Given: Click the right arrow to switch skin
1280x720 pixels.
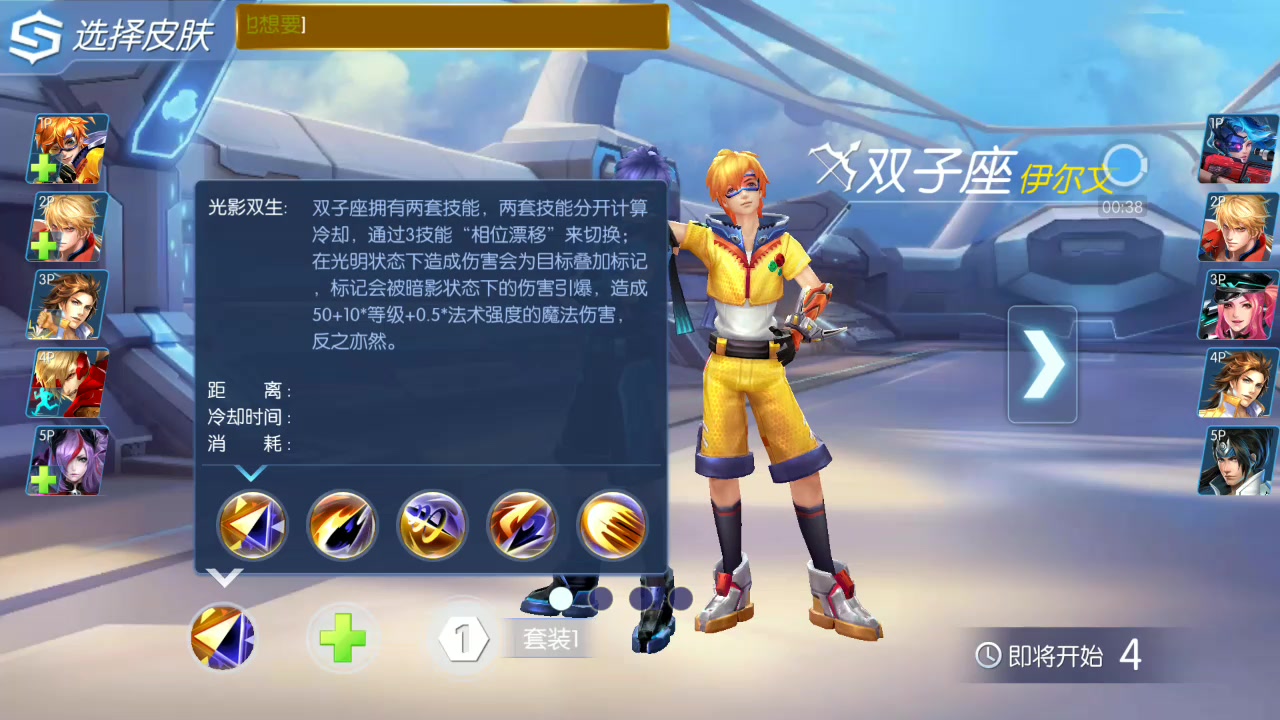Looking at the screenshot, I should coord(1044,363).
